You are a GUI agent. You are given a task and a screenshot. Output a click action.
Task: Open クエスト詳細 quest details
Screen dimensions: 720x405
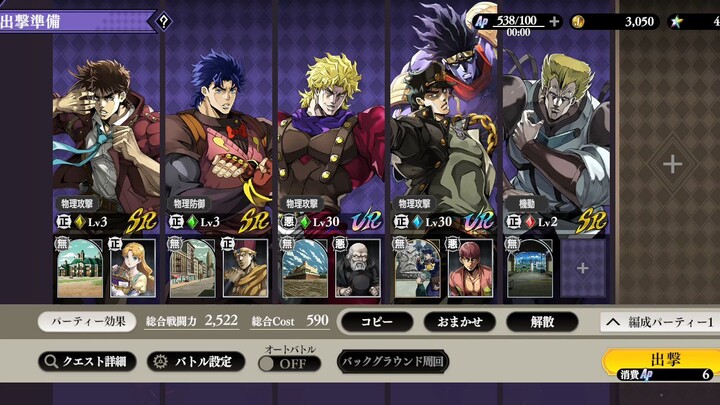pyautogui.click(x=87, y=361)
